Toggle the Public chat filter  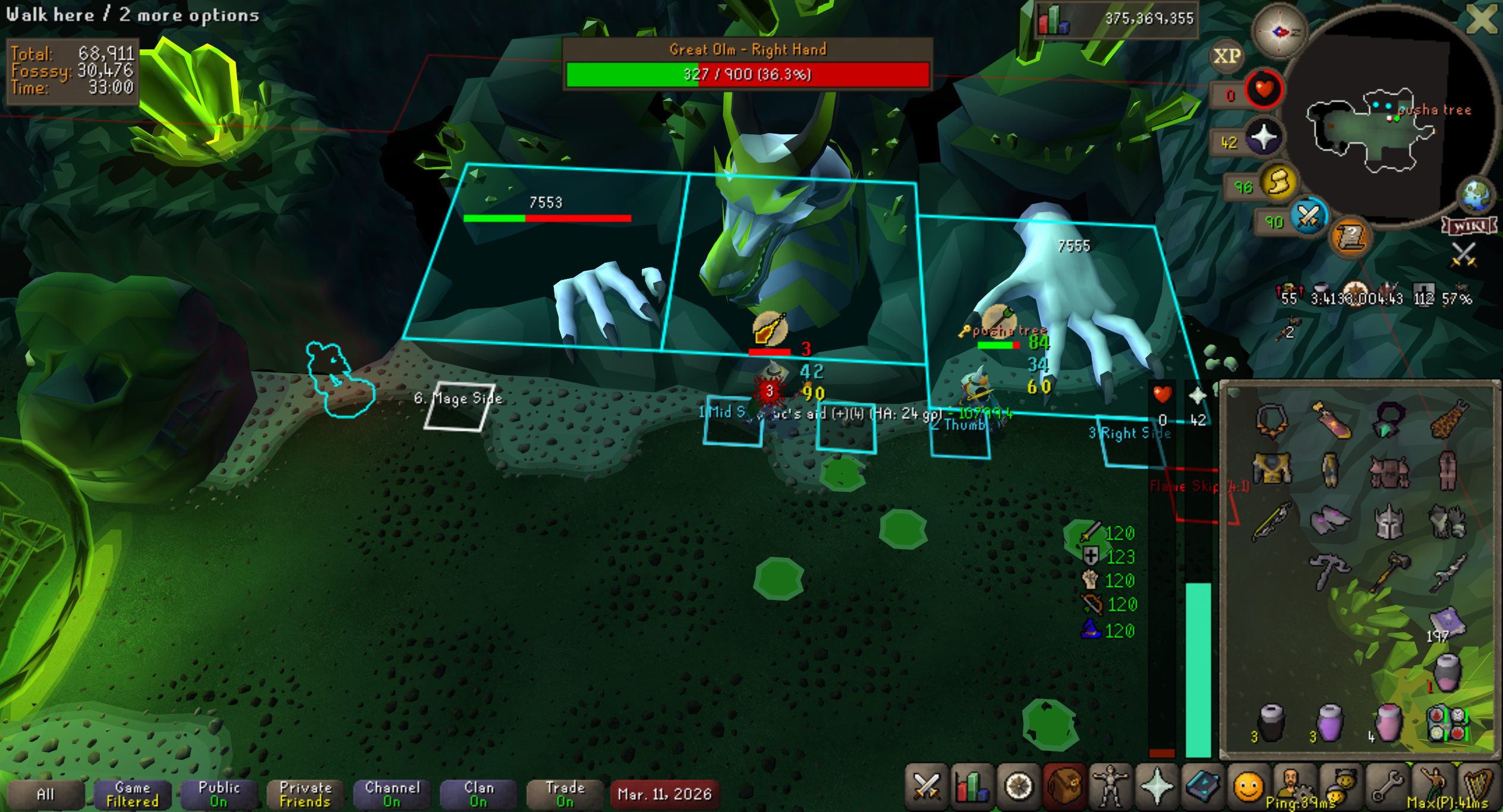point(219,794)
